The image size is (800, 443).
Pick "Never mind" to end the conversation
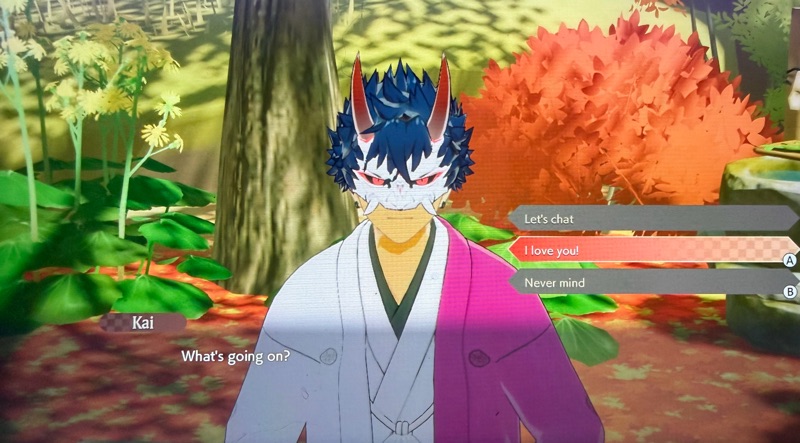click(640, 283)
